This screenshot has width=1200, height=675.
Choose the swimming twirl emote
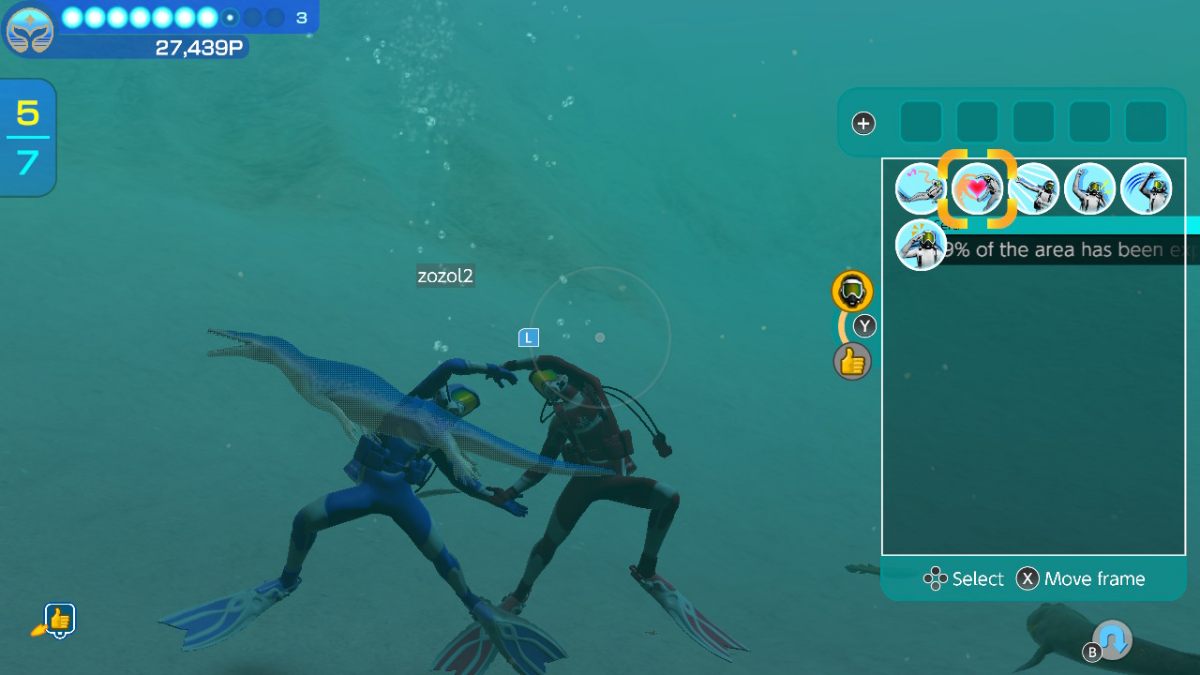tap(921, 189)
